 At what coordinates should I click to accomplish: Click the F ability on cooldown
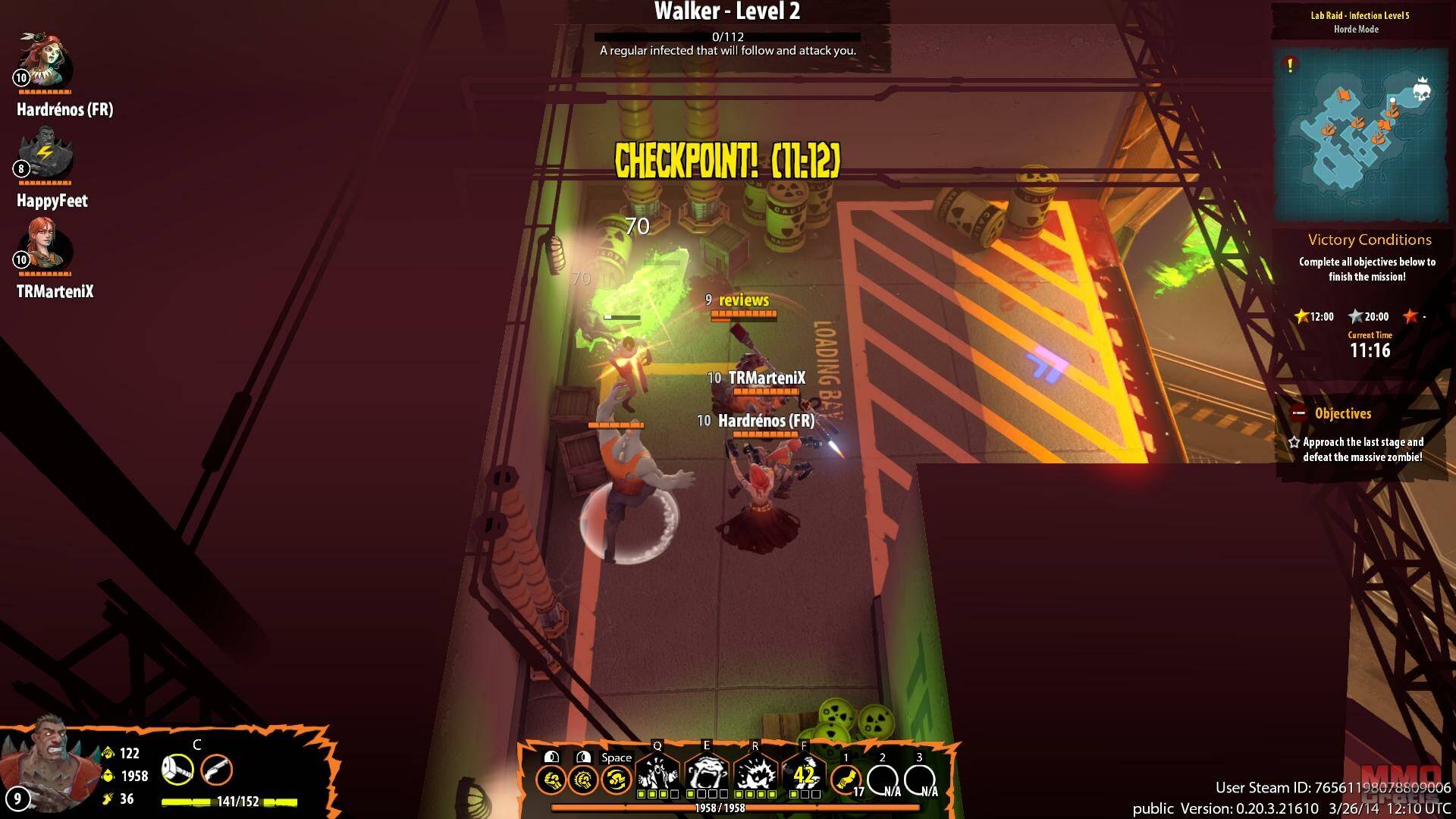pyautogui.click(x=804, y=773)
